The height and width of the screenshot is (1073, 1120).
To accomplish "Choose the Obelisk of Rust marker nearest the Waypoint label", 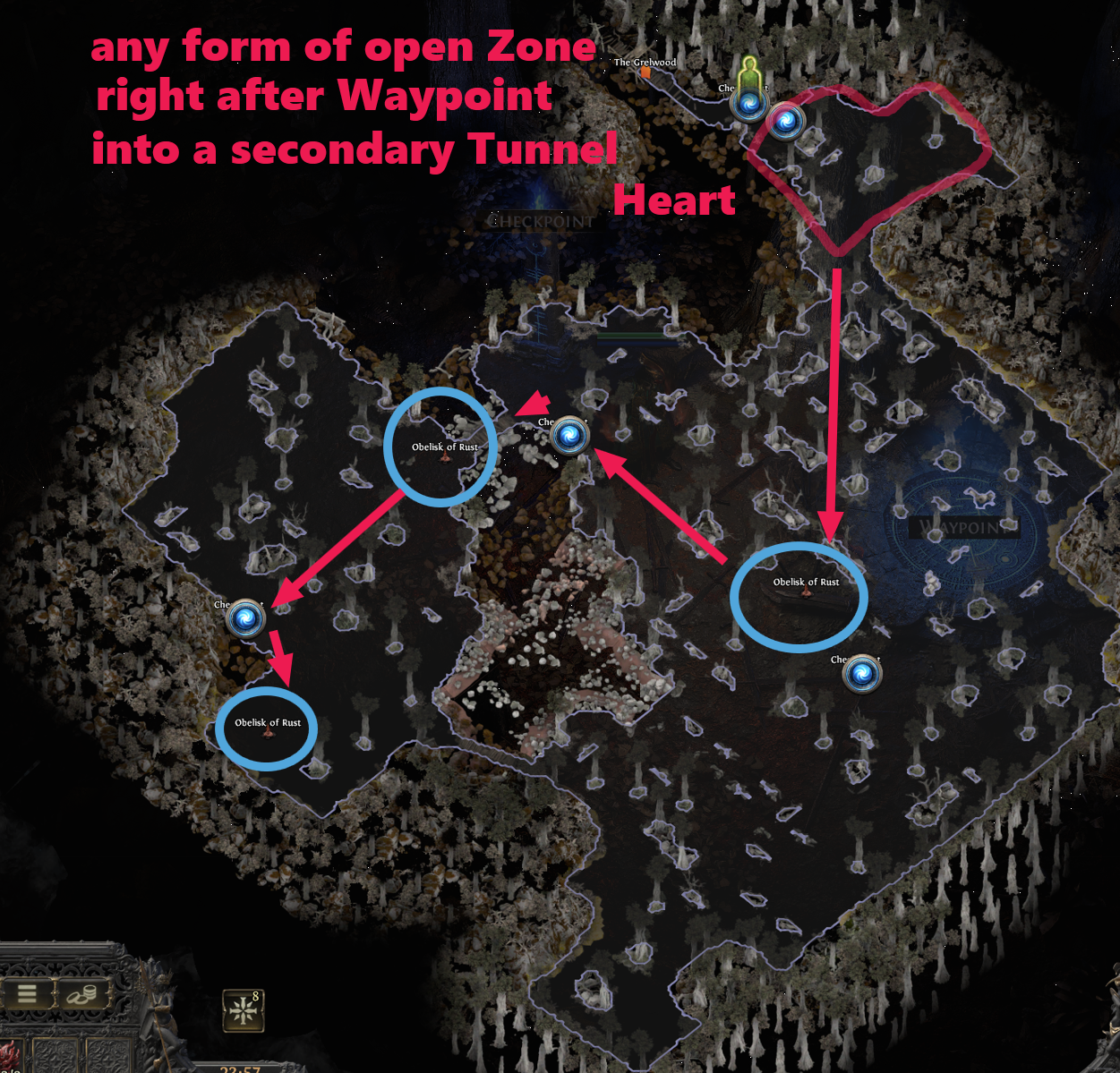I will tap(806, 592).
